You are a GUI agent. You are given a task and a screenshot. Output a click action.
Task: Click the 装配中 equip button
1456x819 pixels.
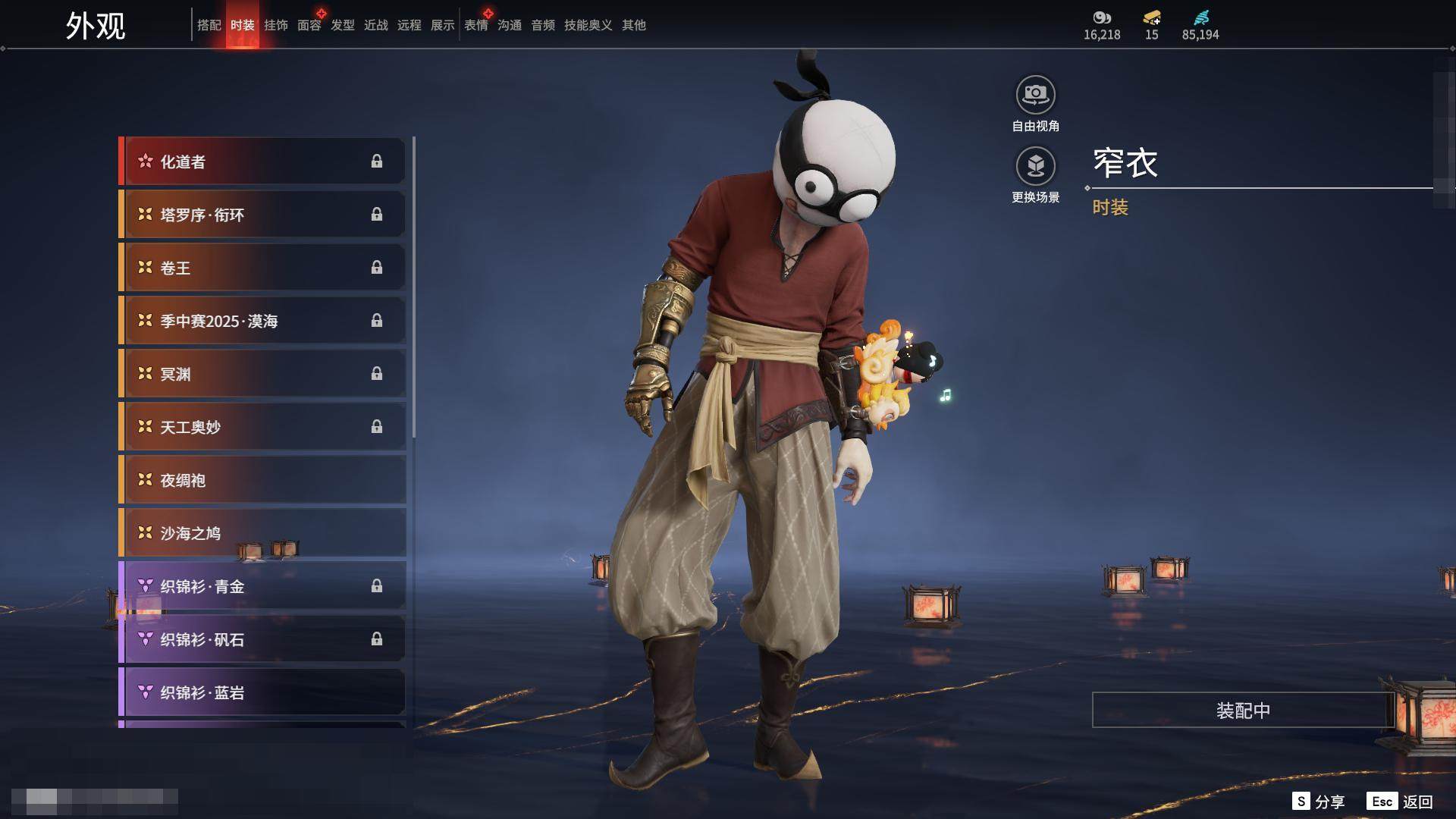click(1242, 710)
